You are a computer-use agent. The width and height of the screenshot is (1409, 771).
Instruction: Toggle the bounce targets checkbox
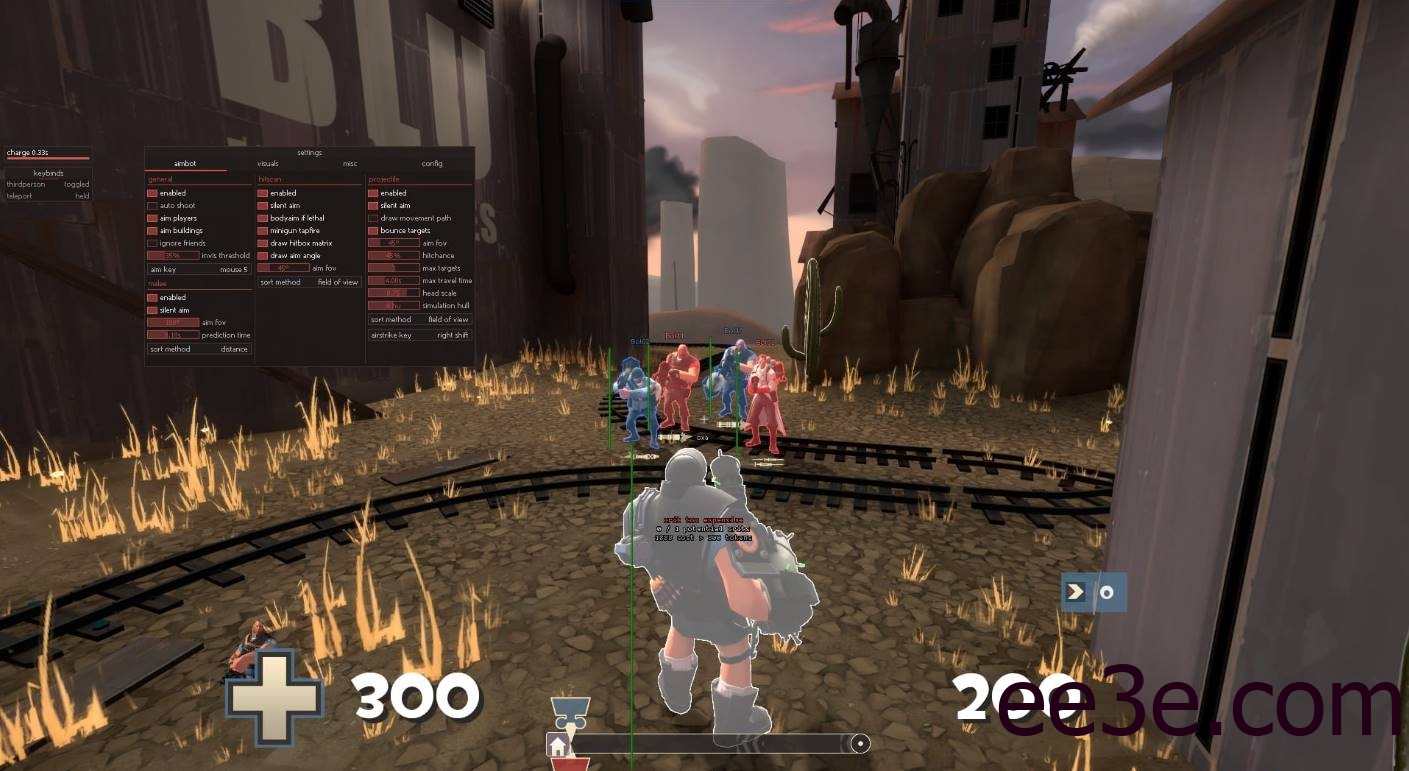tap(374, 231)
